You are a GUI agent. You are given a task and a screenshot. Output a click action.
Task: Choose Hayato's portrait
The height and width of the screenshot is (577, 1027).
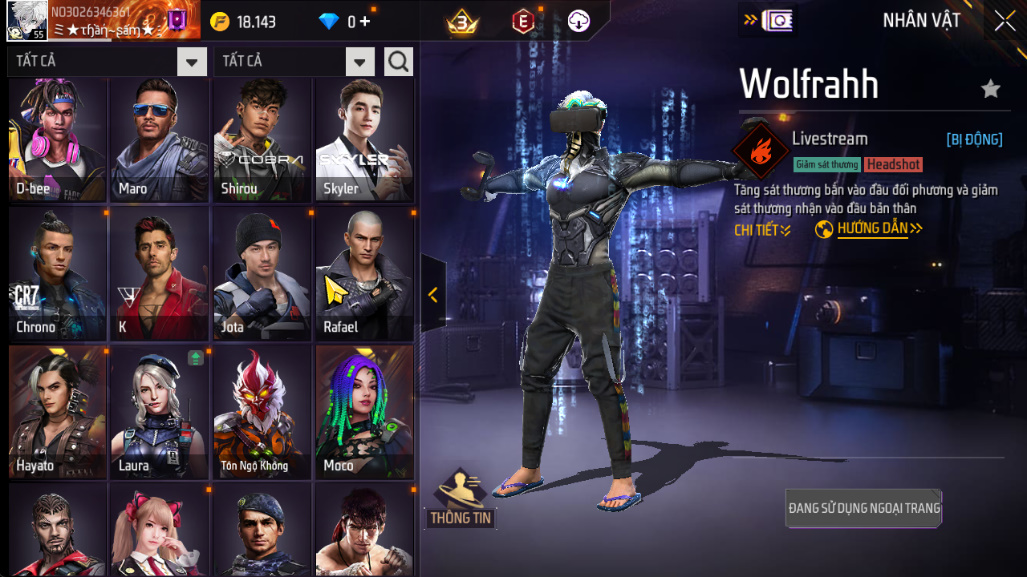(58, 412)
